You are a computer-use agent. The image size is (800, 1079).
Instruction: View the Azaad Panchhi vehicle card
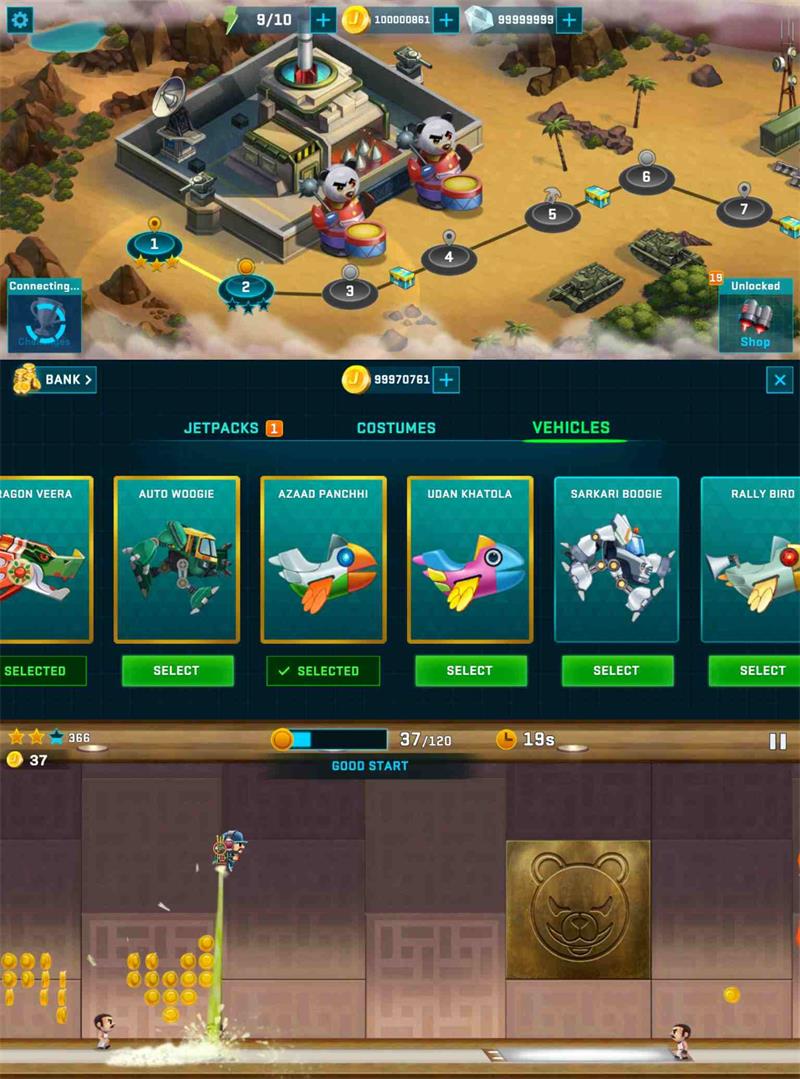point(322,560)
